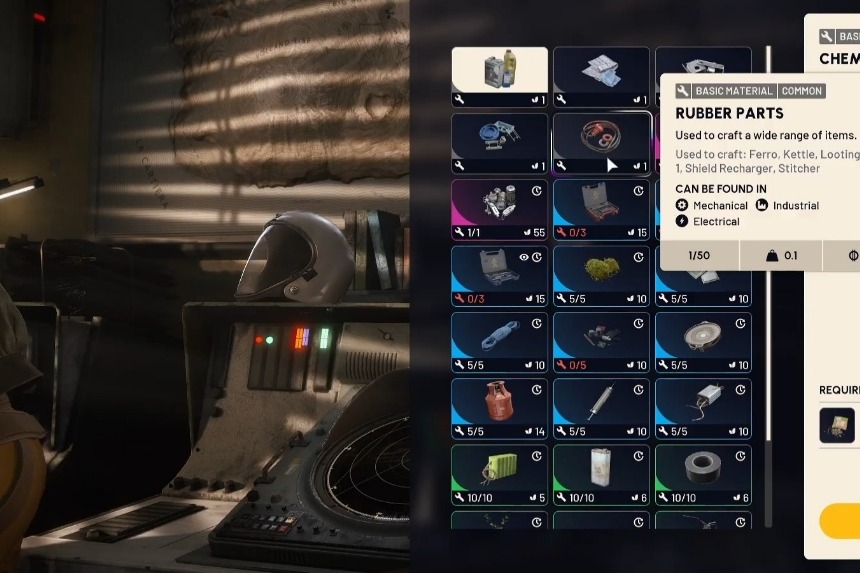Select the required ingredient thumbnail
The image size is (860, 573).
837,425
